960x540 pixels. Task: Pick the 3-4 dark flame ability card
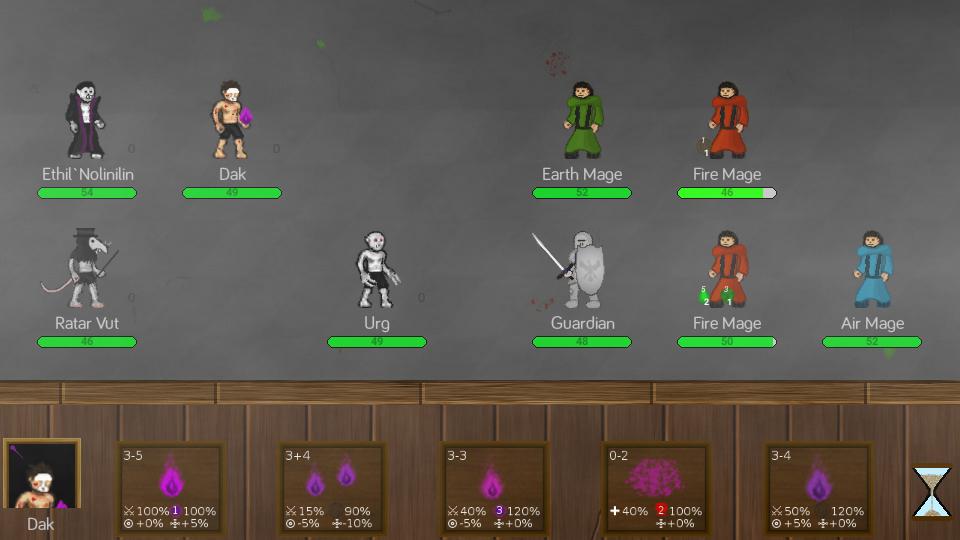coord(818,487)
